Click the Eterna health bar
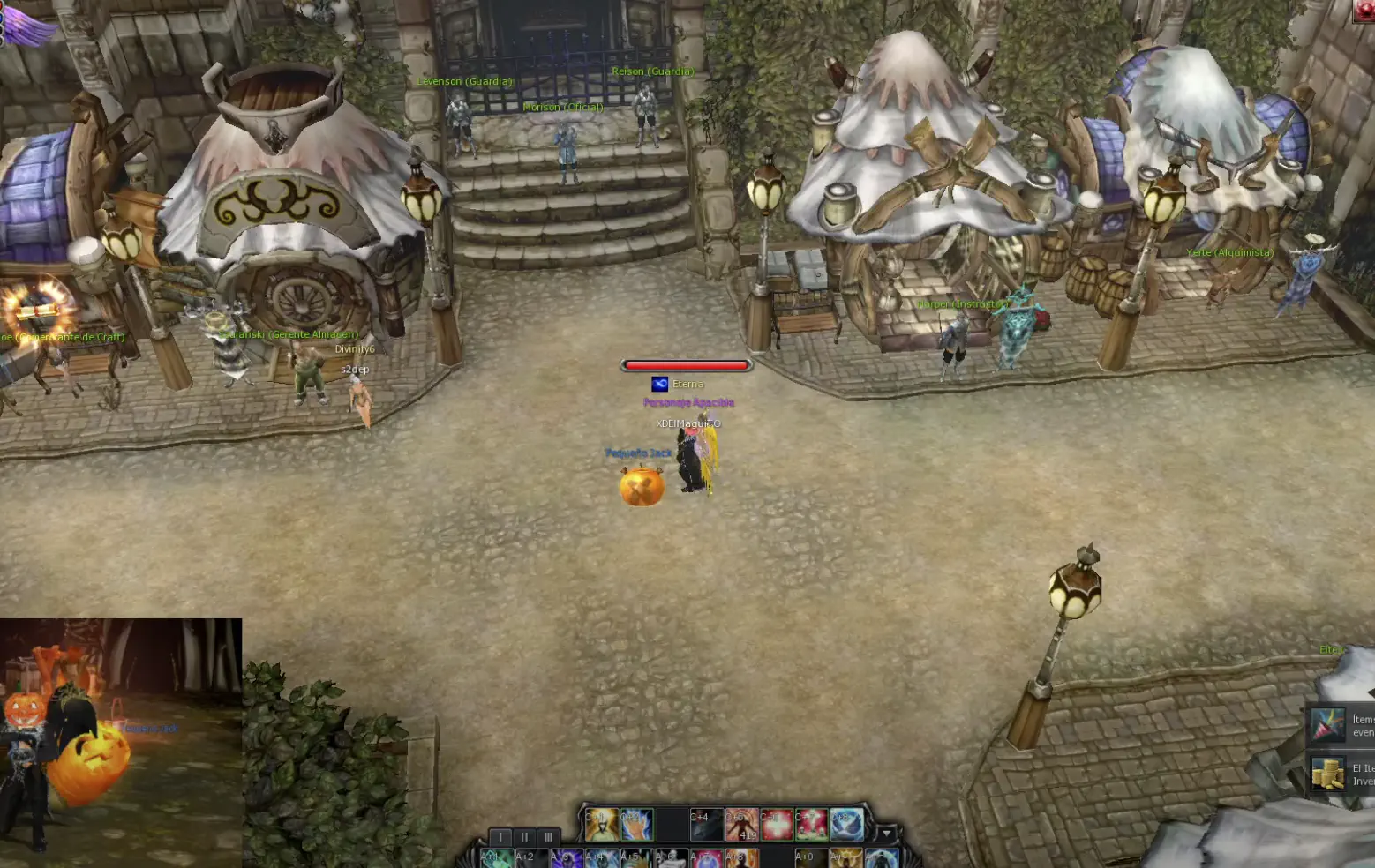Viewport: 1375px width, 868px height. tap(687, 364)
